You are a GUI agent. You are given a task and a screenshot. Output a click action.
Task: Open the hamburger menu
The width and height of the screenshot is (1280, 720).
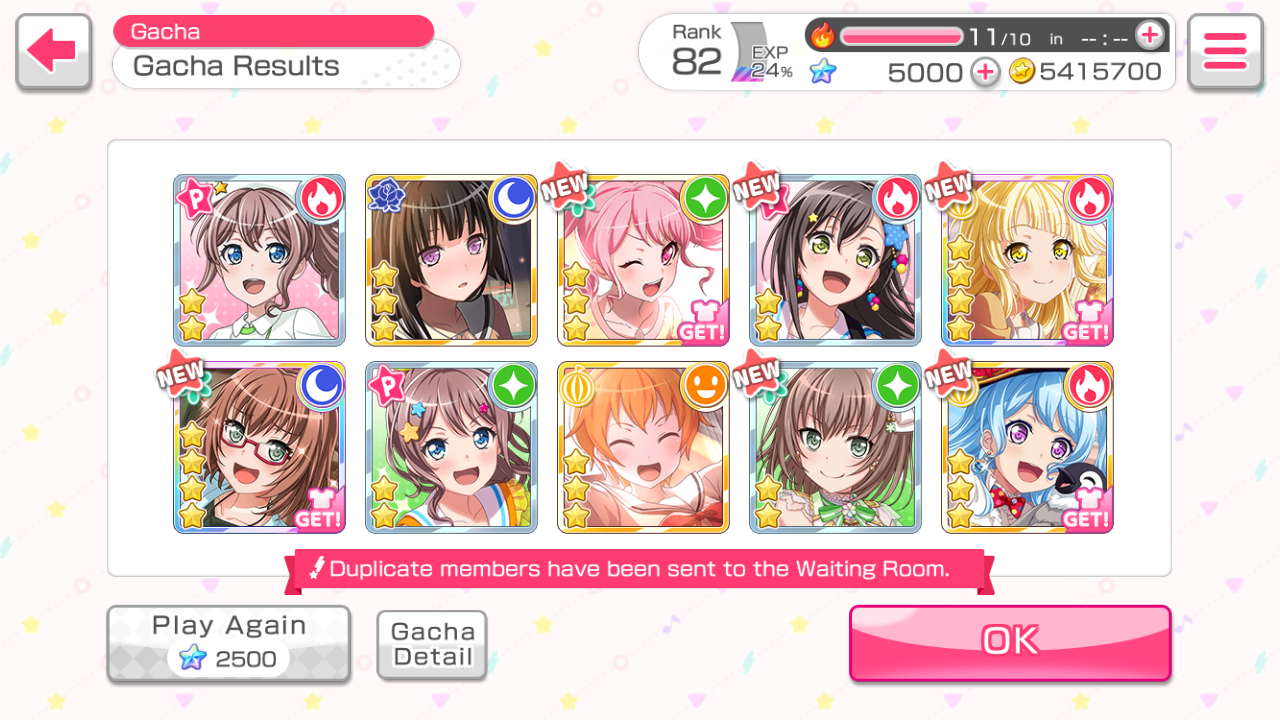point(1225,52)
